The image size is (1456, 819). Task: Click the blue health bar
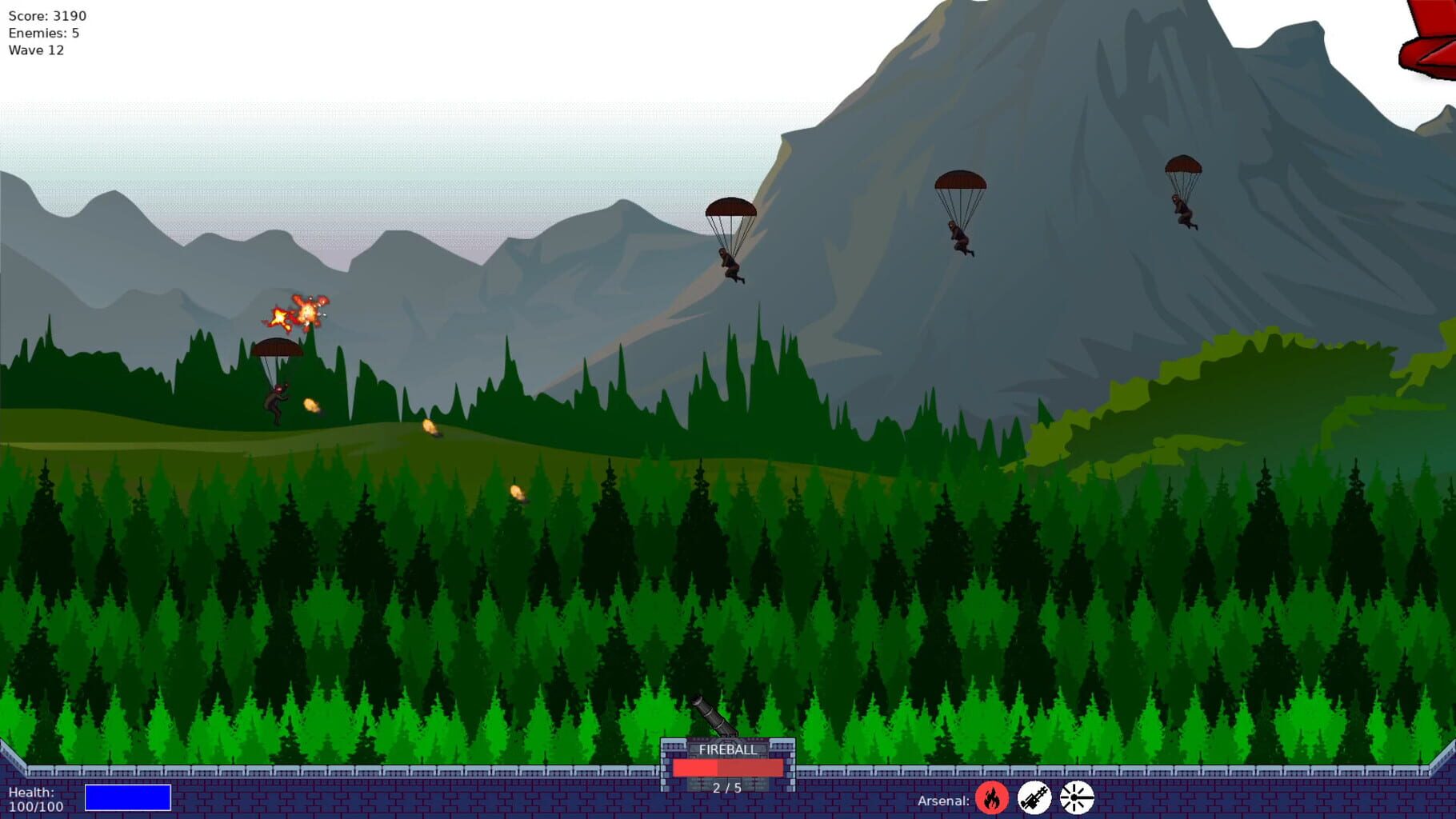tap(129, 797)
